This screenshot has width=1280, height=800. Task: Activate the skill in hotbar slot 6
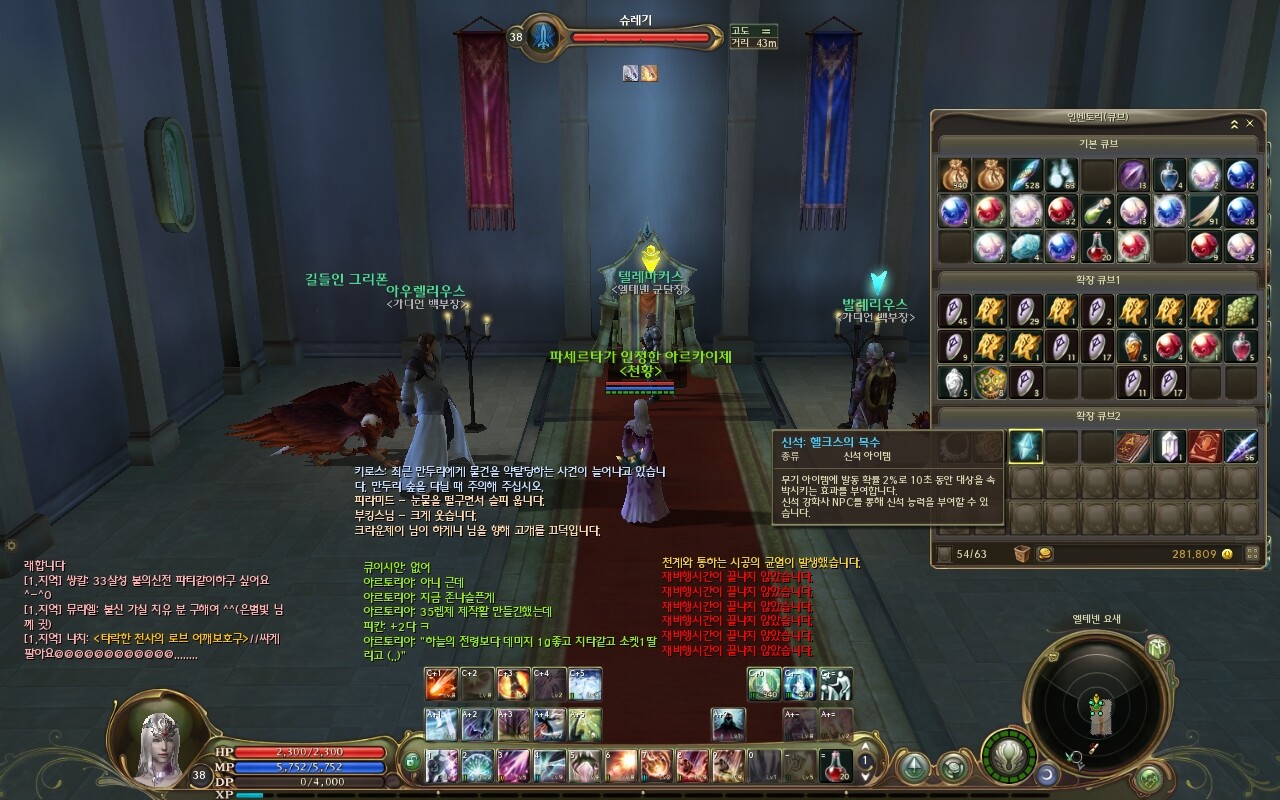[621, 765]
